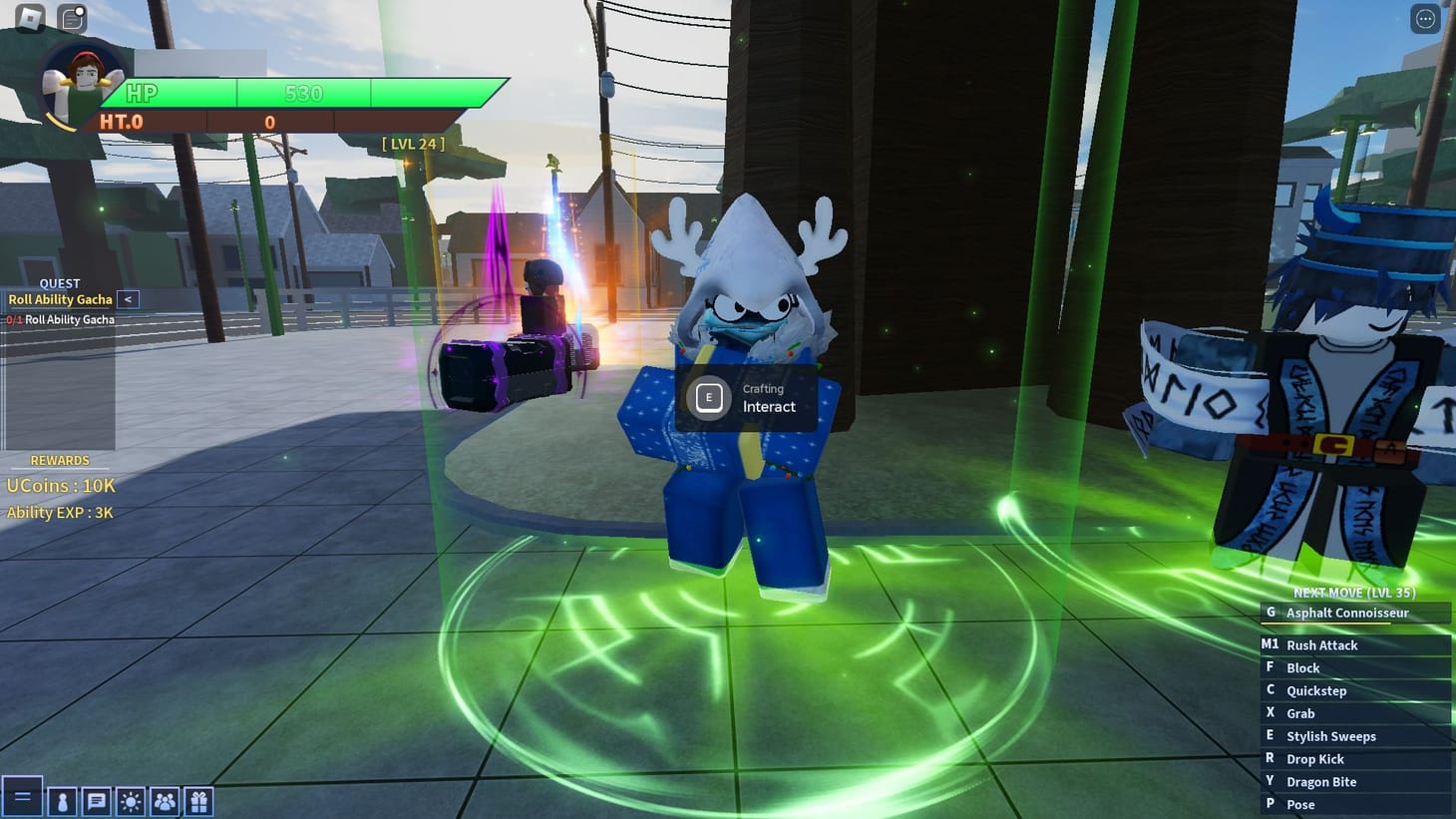Click the ellipsis options icon at top right
This screenshot has width=1456, height=819.
tap(1423, 17)
